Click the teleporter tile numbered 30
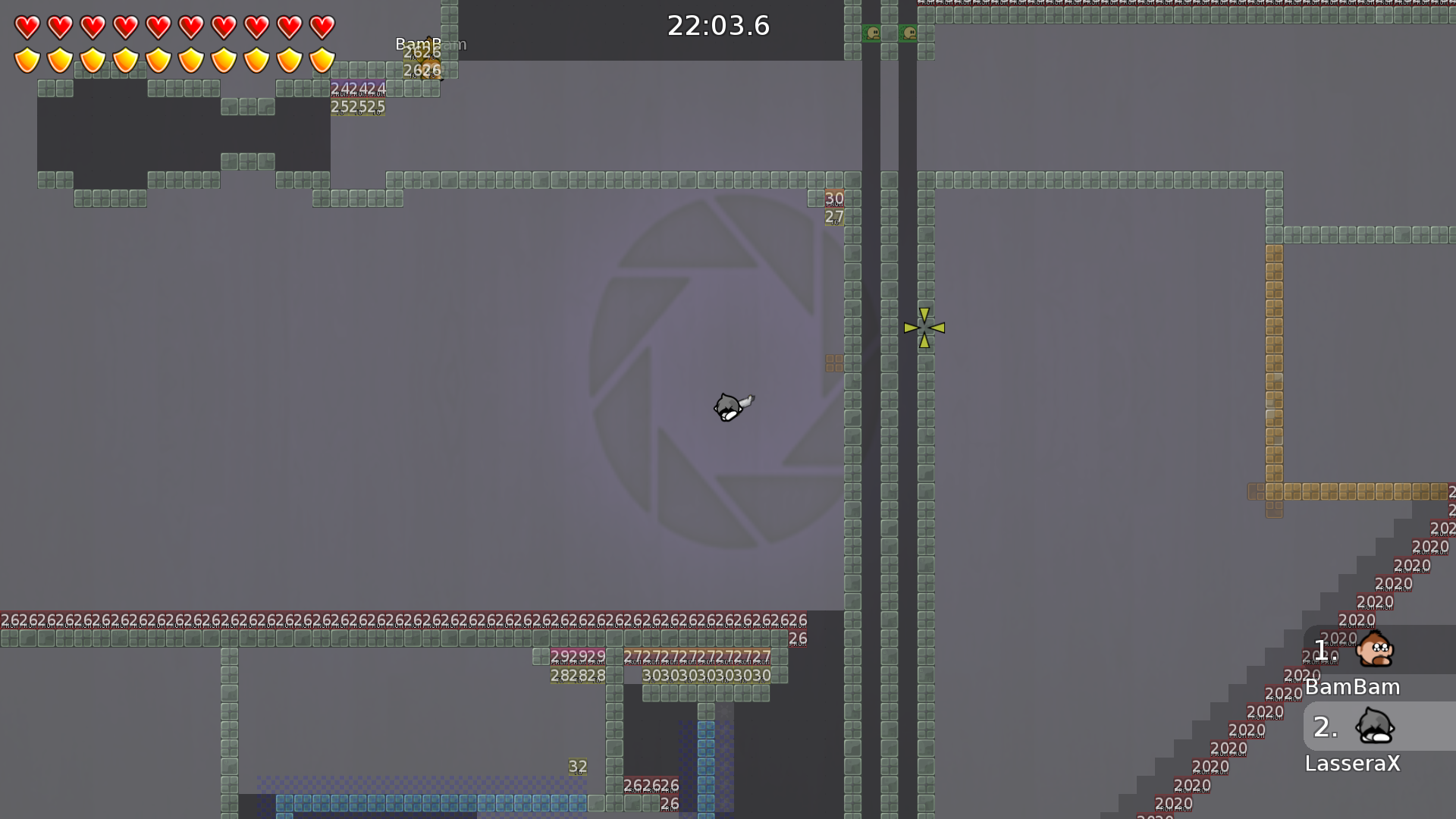 (x=834, y=198)
